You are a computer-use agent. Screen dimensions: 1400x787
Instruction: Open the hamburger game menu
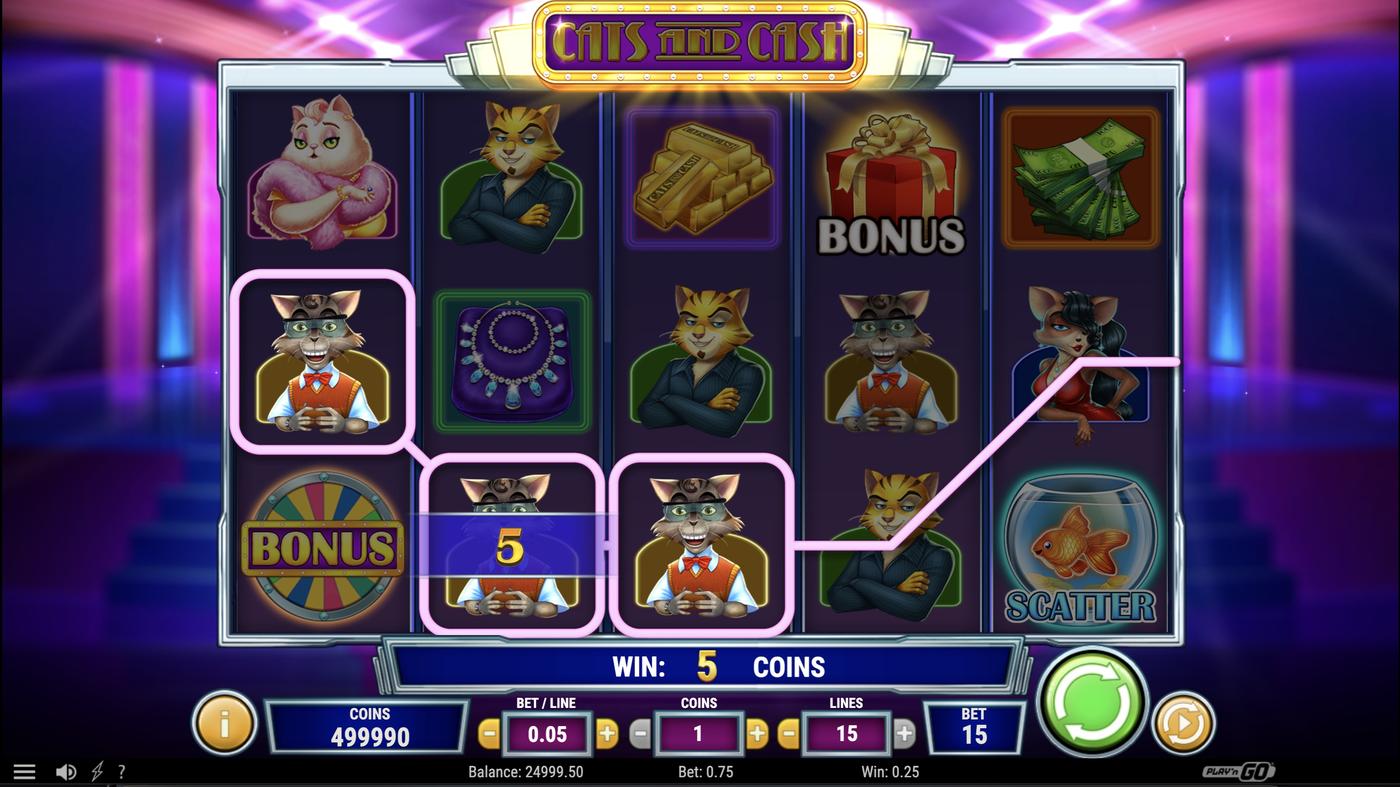point(24,771)
